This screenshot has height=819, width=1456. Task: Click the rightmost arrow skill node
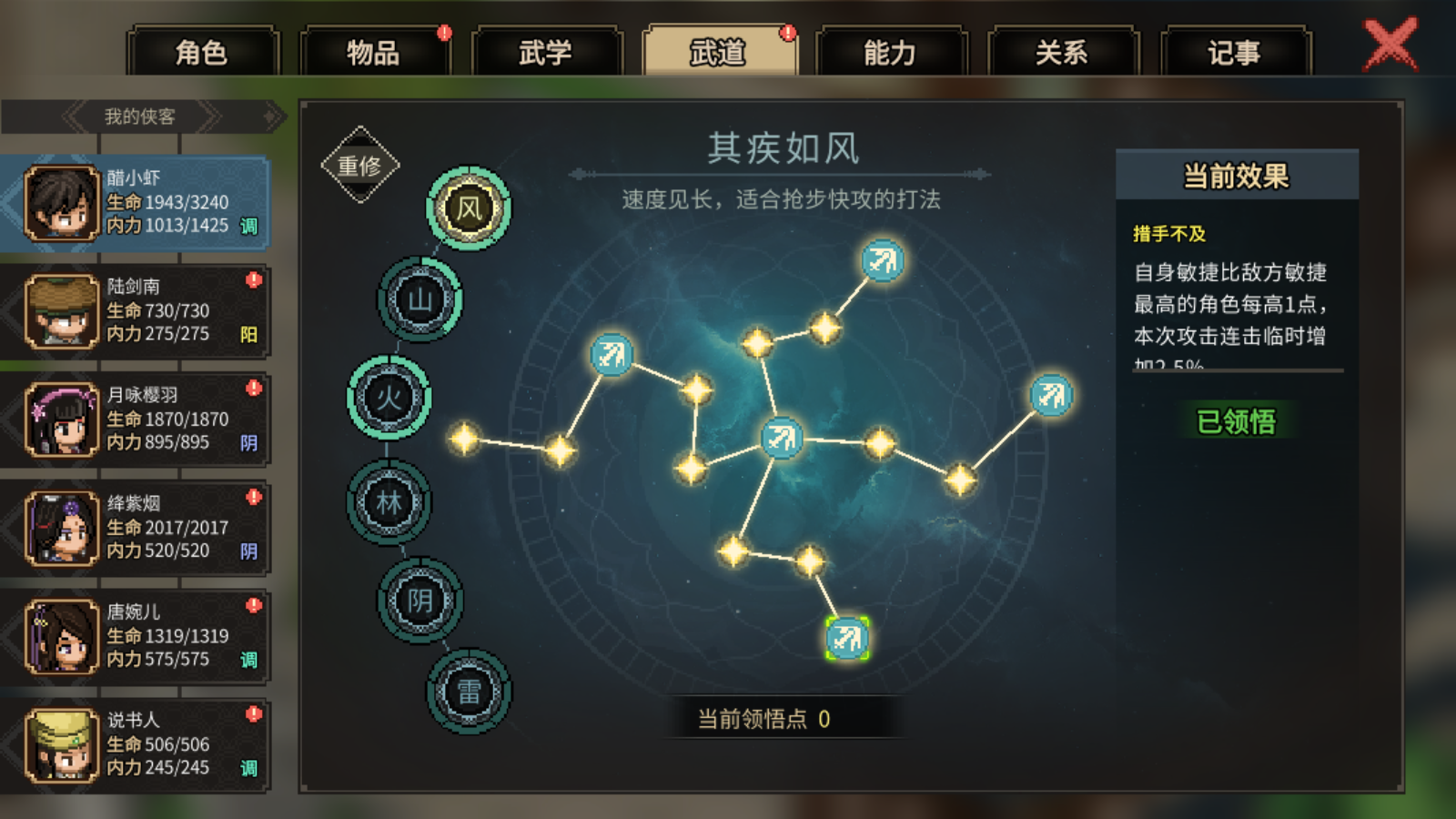coord(1052,396)
